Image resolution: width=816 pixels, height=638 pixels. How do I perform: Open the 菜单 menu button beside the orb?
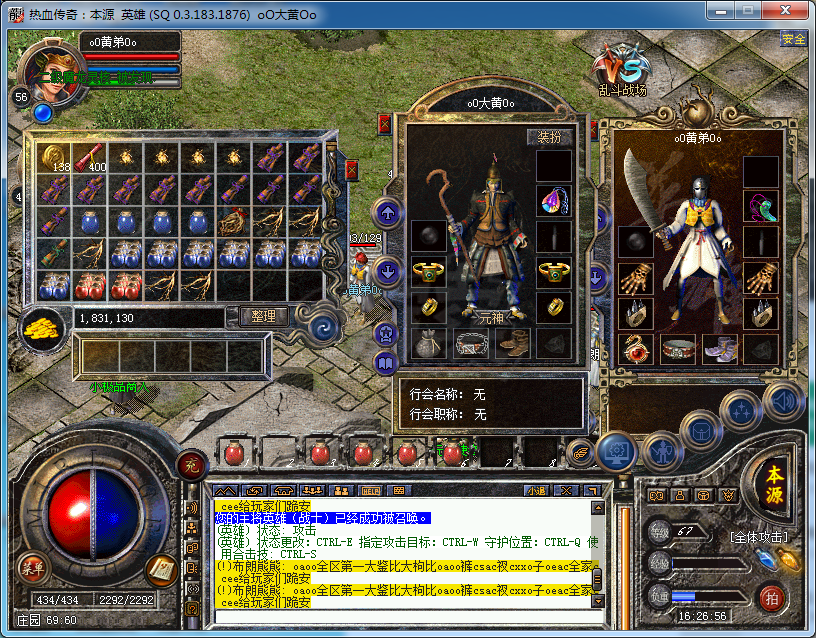[x=33, y=569]
